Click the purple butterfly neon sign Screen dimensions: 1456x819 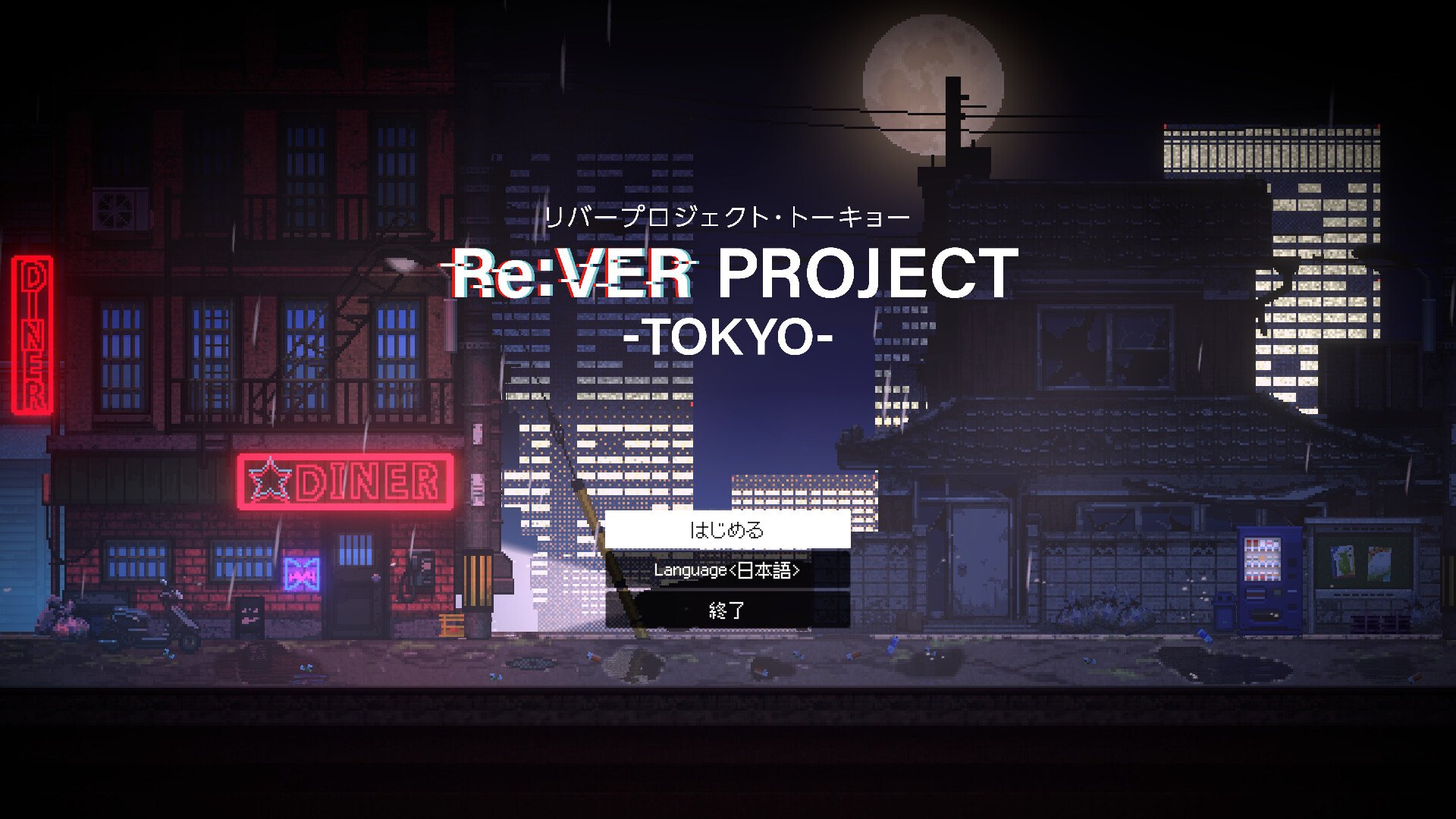301,573
